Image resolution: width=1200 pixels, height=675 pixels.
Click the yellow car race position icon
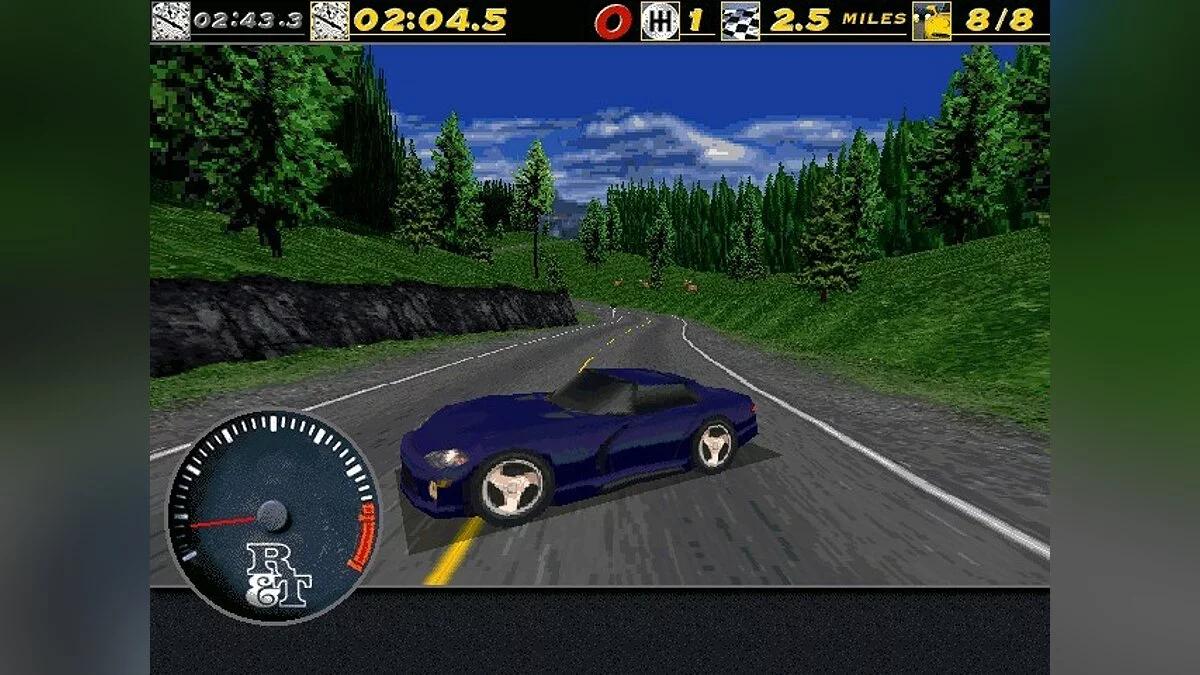point(932,21)
